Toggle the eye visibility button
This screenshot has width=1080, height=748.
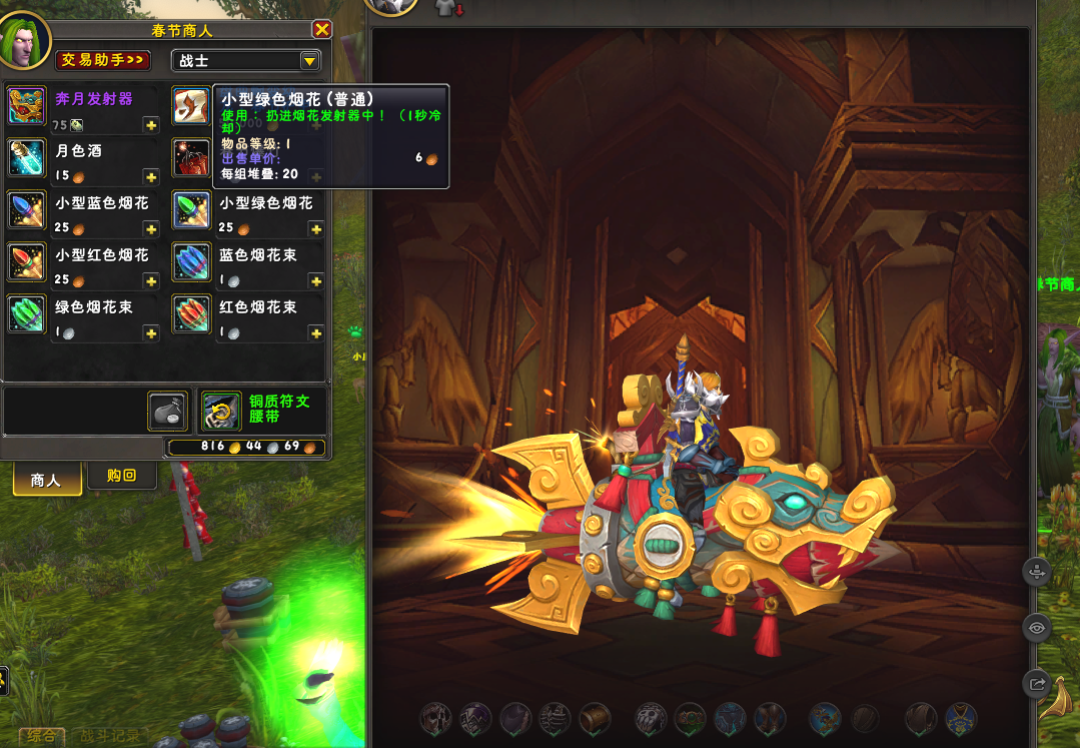tap(1036, 628)
